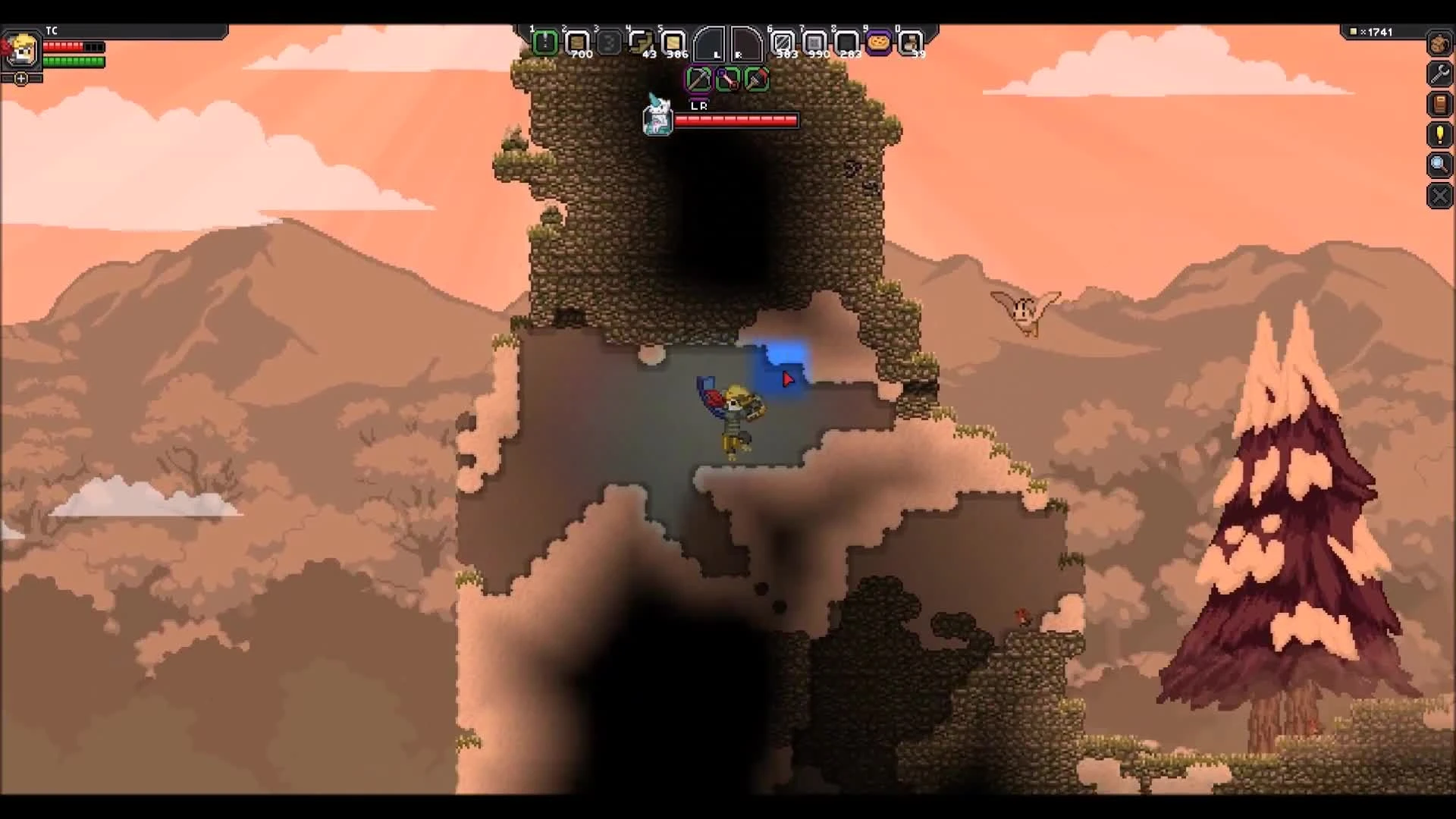Screen dimensions: 1456x819
Task: Close the sidebar with the X icon
Action: coord(1439,196)
